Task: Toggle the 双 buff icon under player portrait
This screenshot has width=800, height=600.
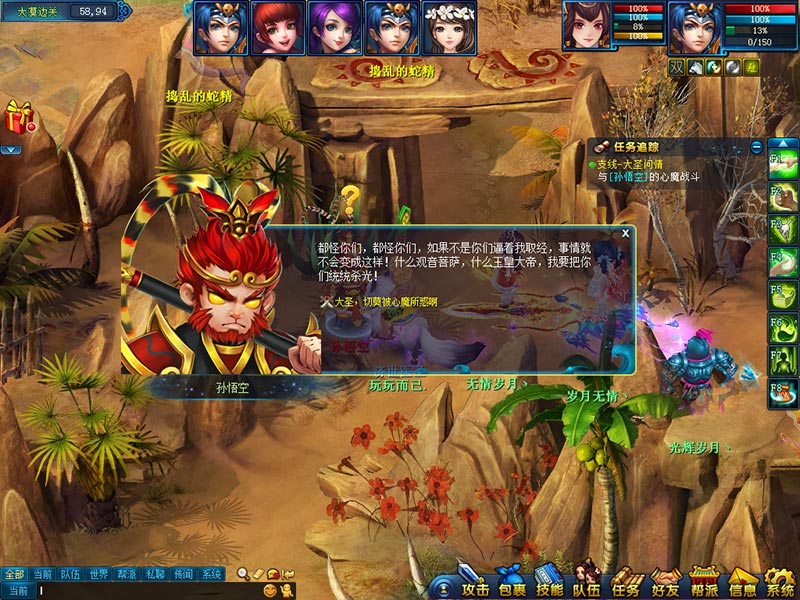Action: (677, 66)
